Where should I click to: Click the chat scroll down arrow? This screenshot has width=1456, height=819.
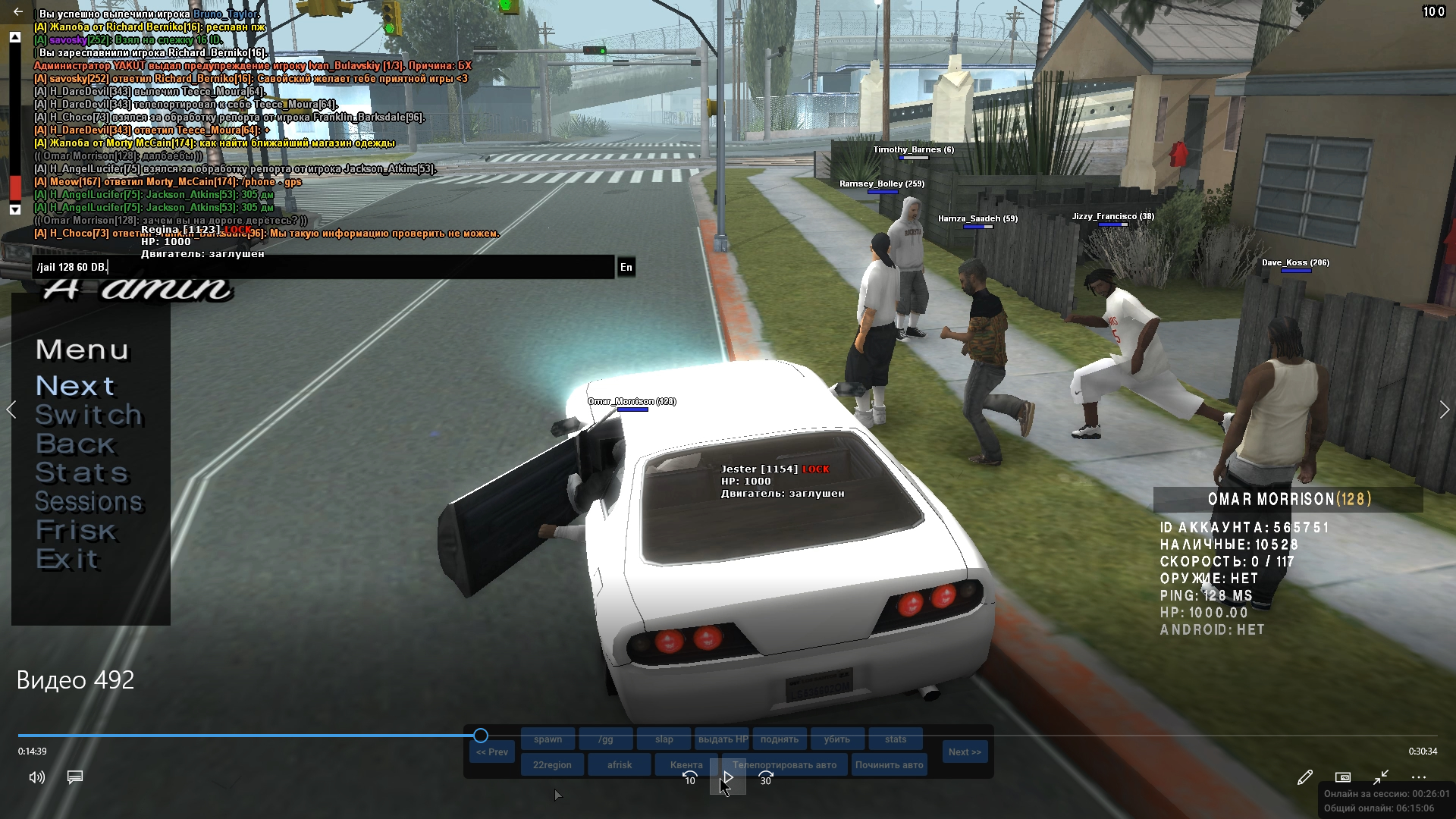15,209
